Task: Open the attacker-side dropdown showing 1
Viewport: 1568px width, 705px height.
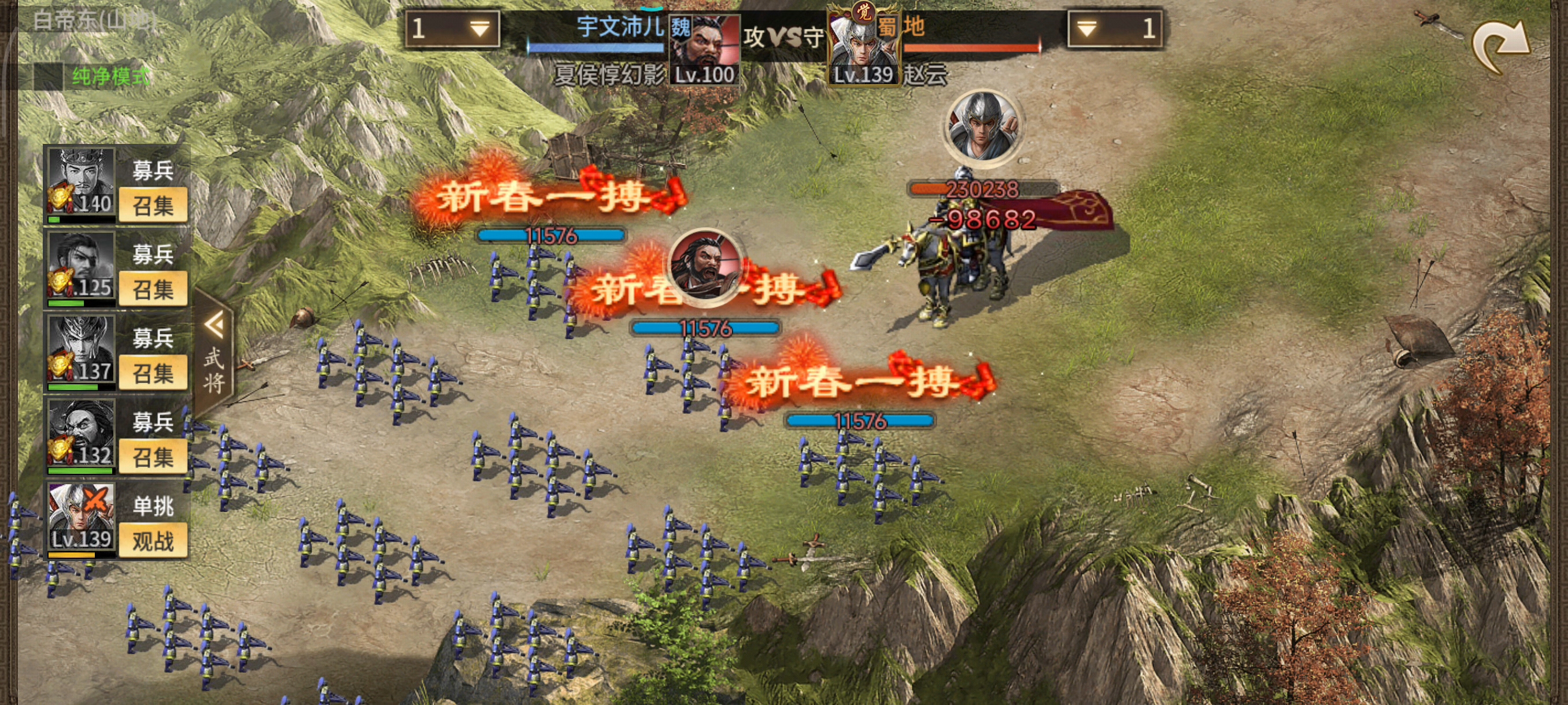Action: coord(452,28)
